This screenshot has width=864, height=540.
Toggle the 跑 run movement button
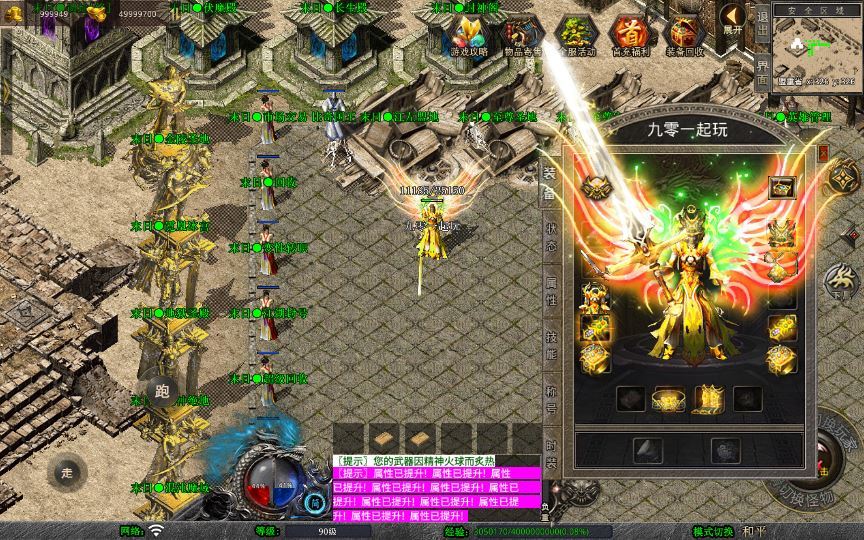click(x=161, y=391)
